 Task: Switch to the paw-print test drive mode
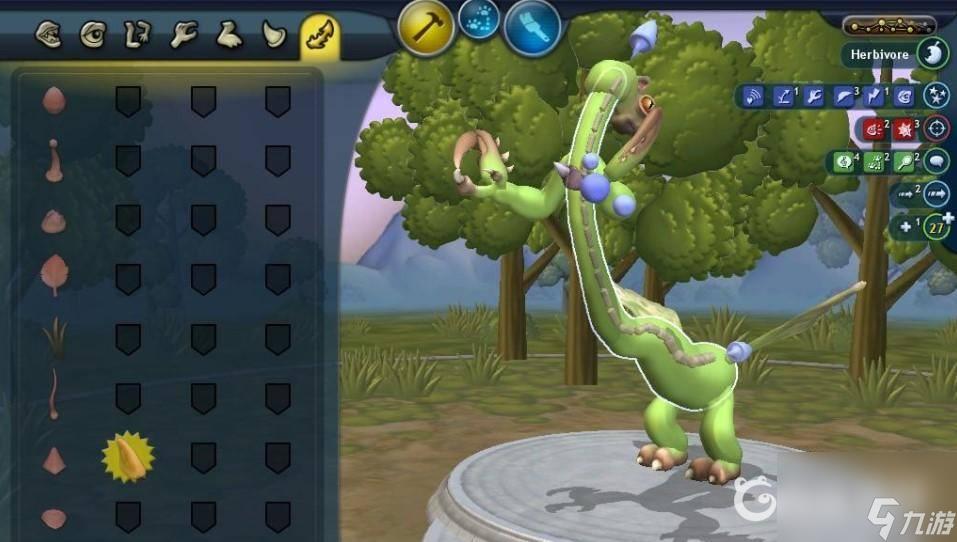(479, 19)
